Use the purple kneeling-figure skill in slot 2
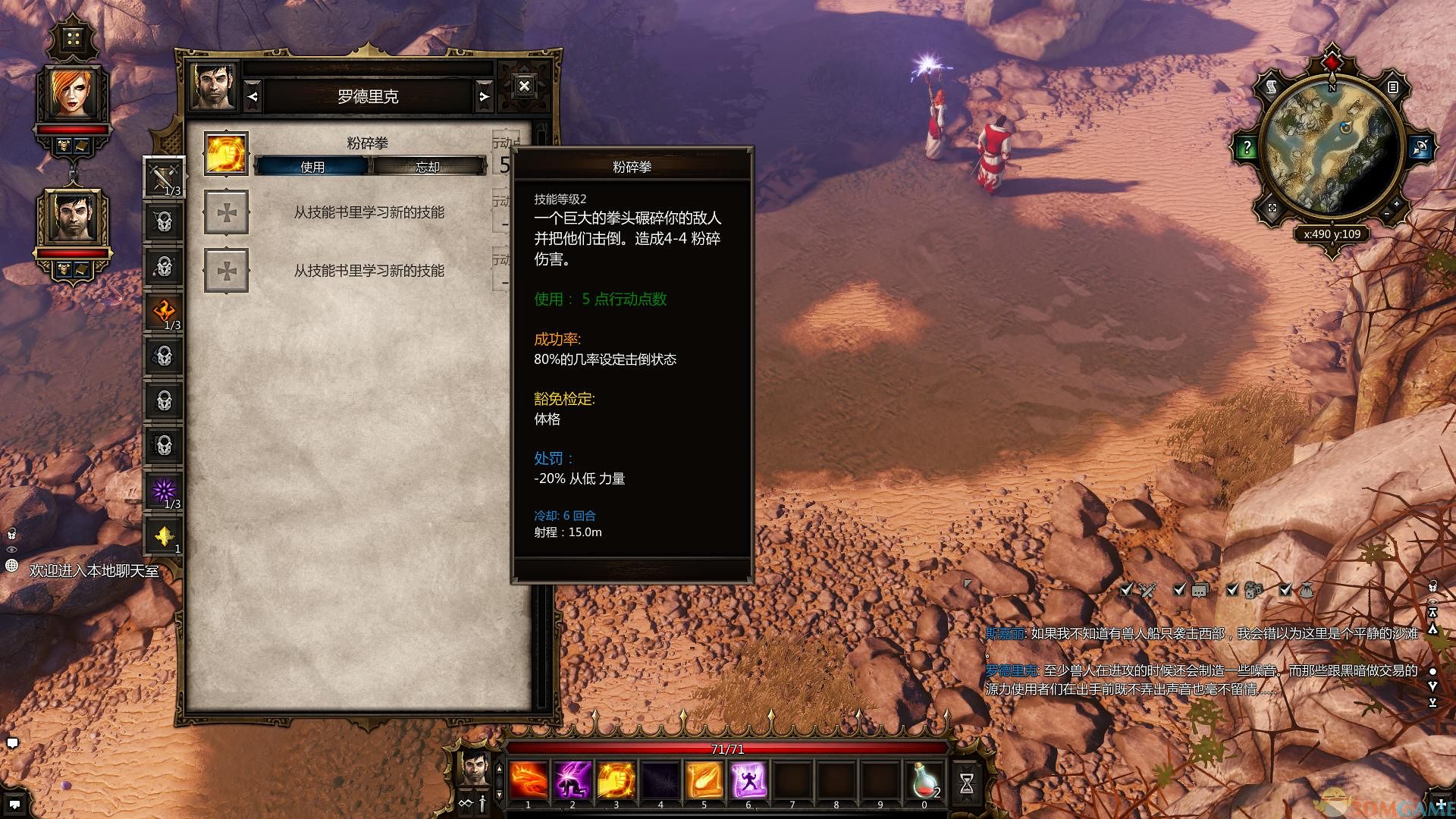 [x=573, y=780]
